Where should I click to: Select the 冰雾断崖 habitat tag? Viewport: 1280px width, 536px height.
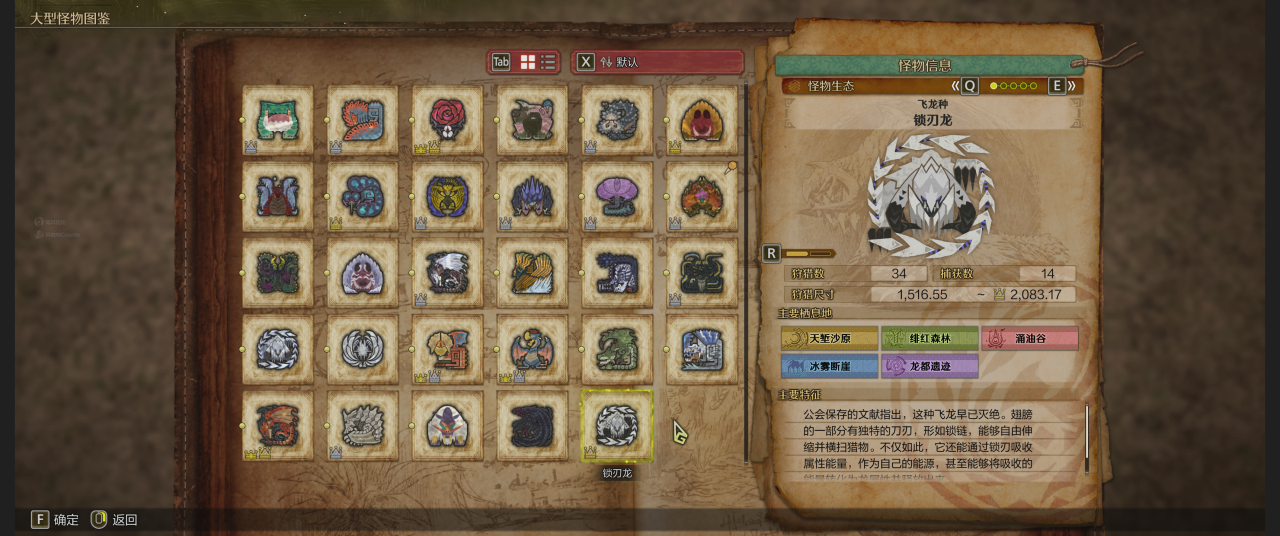coord(830,366)
